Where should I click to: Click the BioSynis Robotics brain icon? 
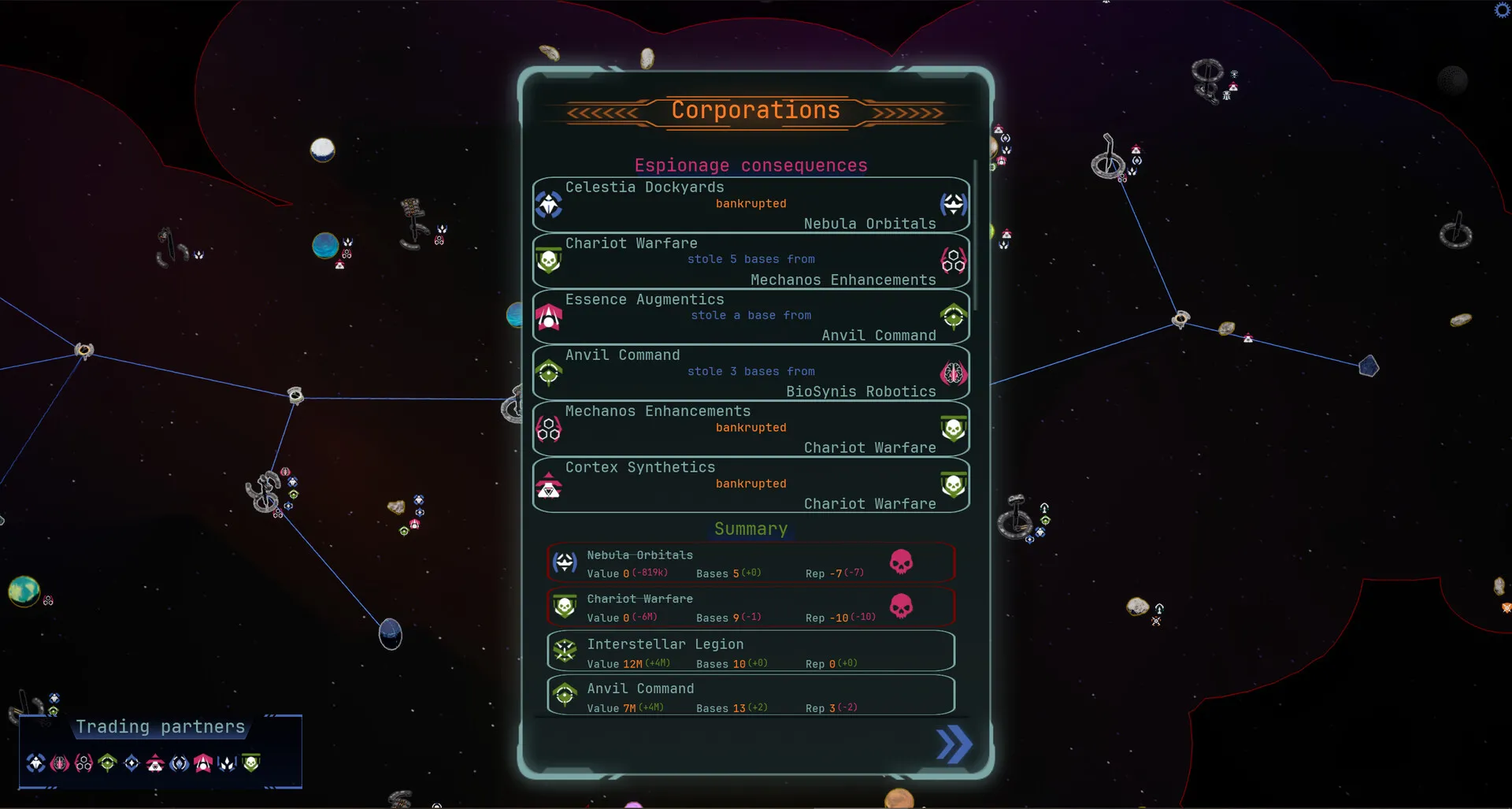tap(954, 373)
